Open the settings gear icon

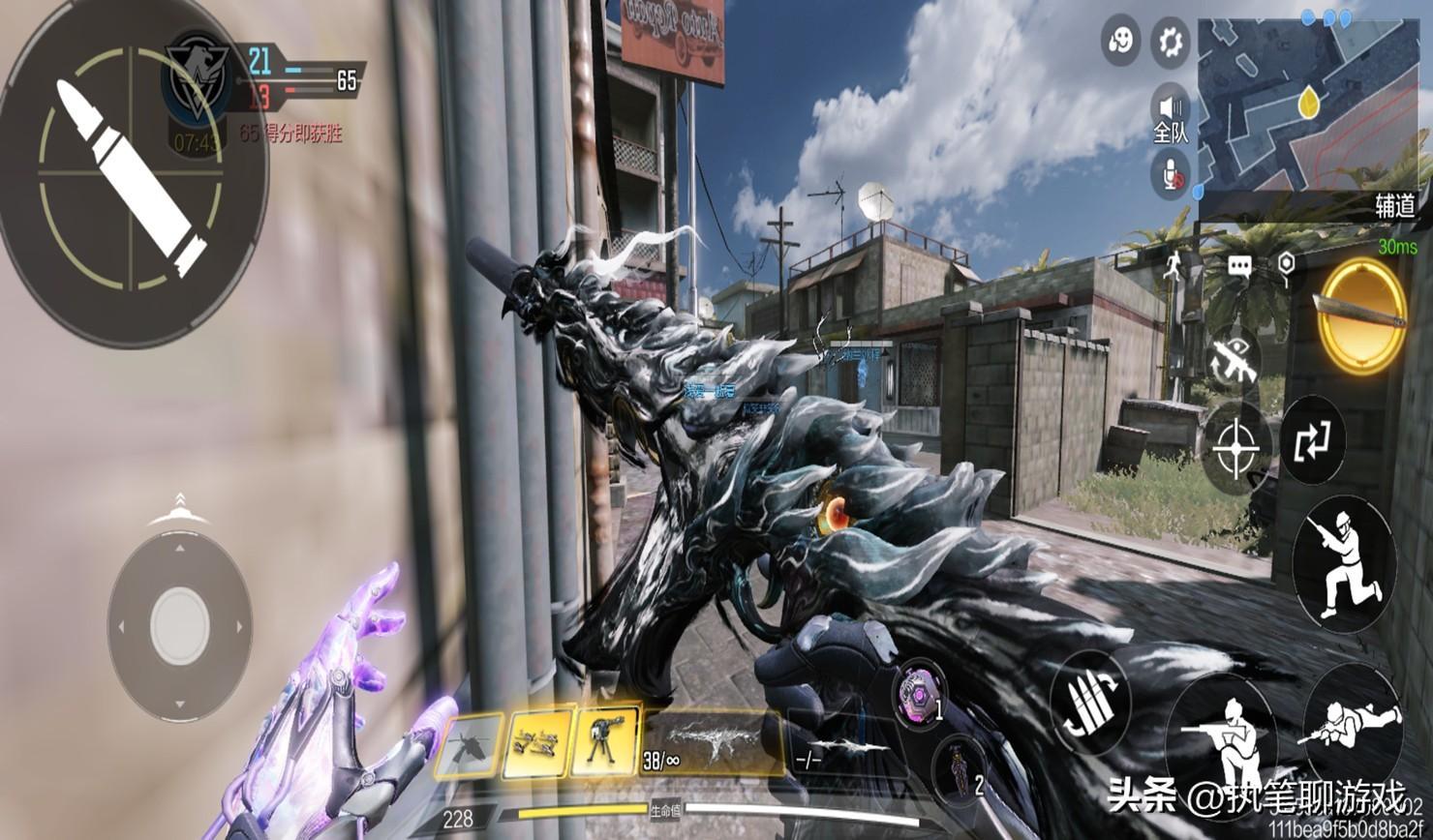tap(1171, 42)
